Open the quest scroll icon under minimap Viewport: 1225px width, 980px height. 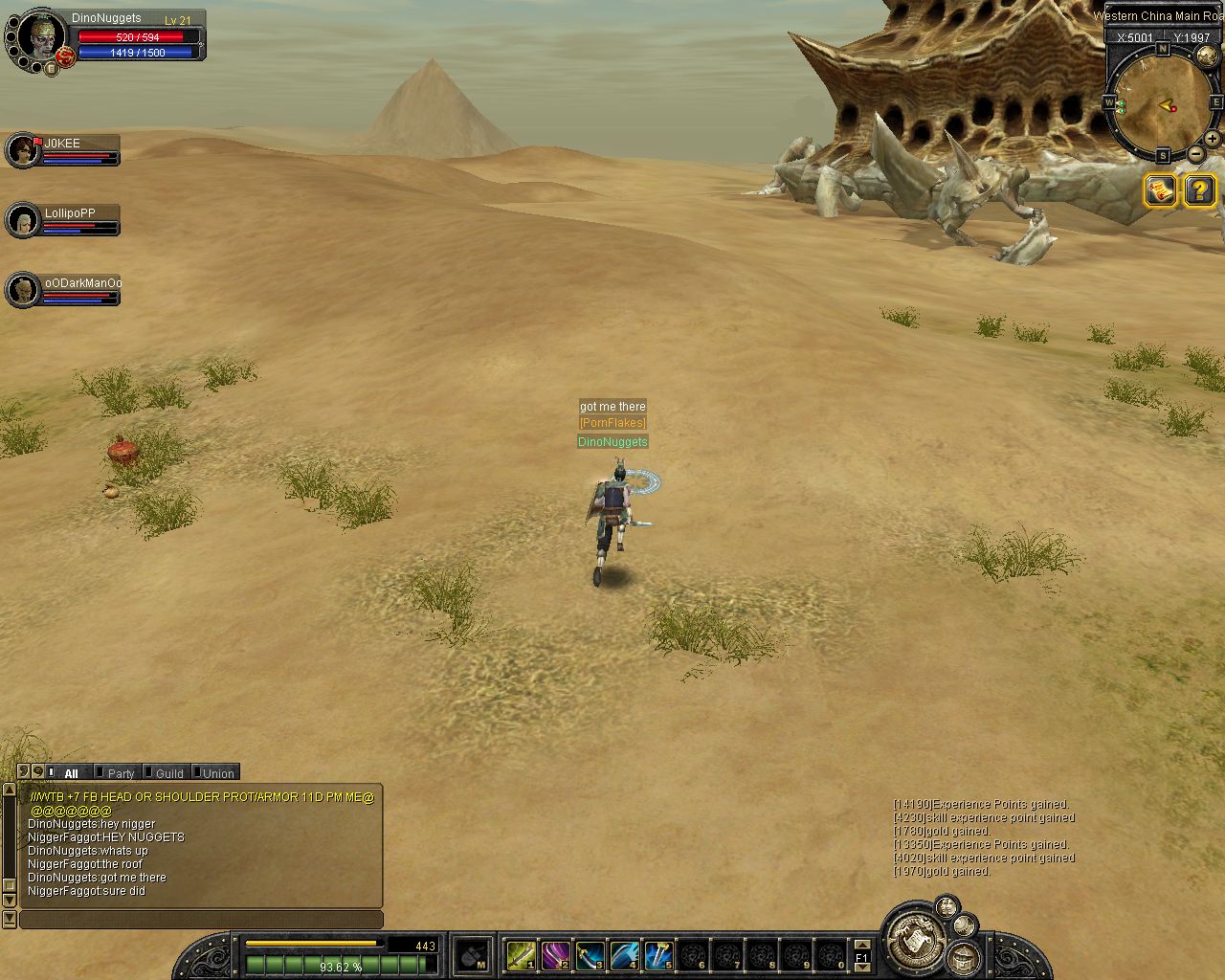tap(1160, 190)
